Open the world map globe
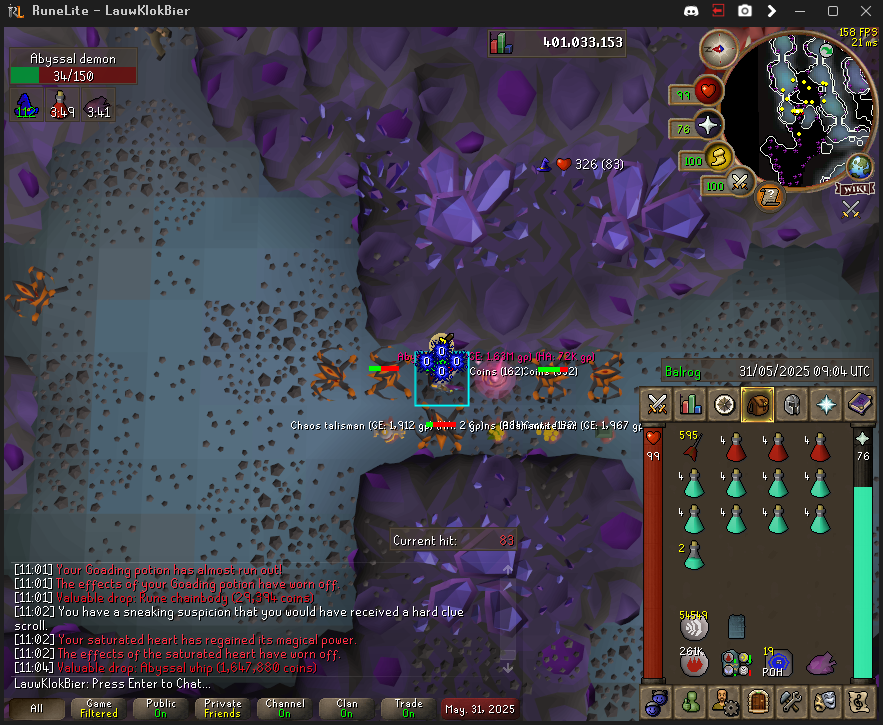883x725 pixels. coord(859,166)
